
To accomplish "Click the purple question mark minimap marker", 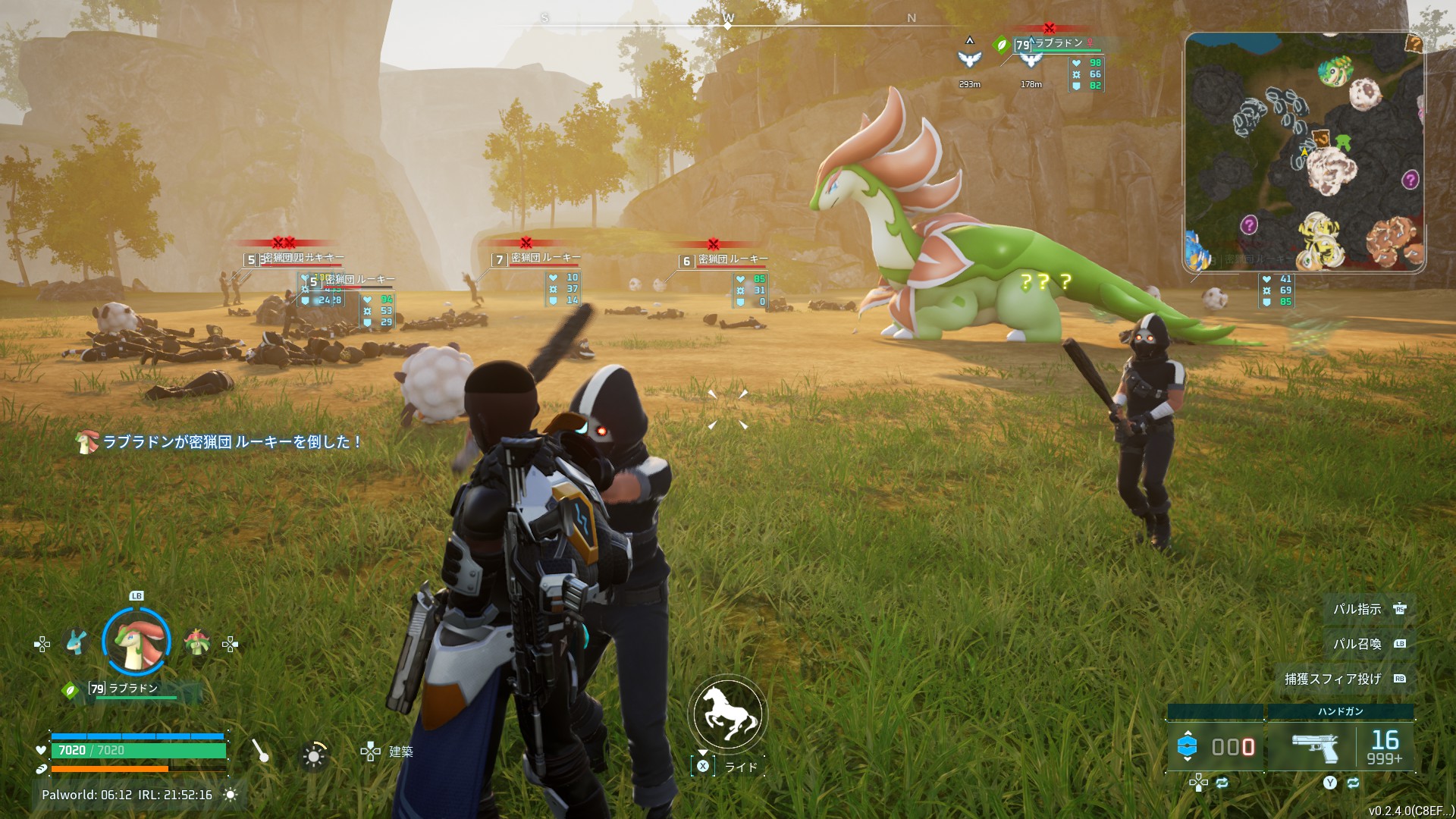I will point(1410,180).
